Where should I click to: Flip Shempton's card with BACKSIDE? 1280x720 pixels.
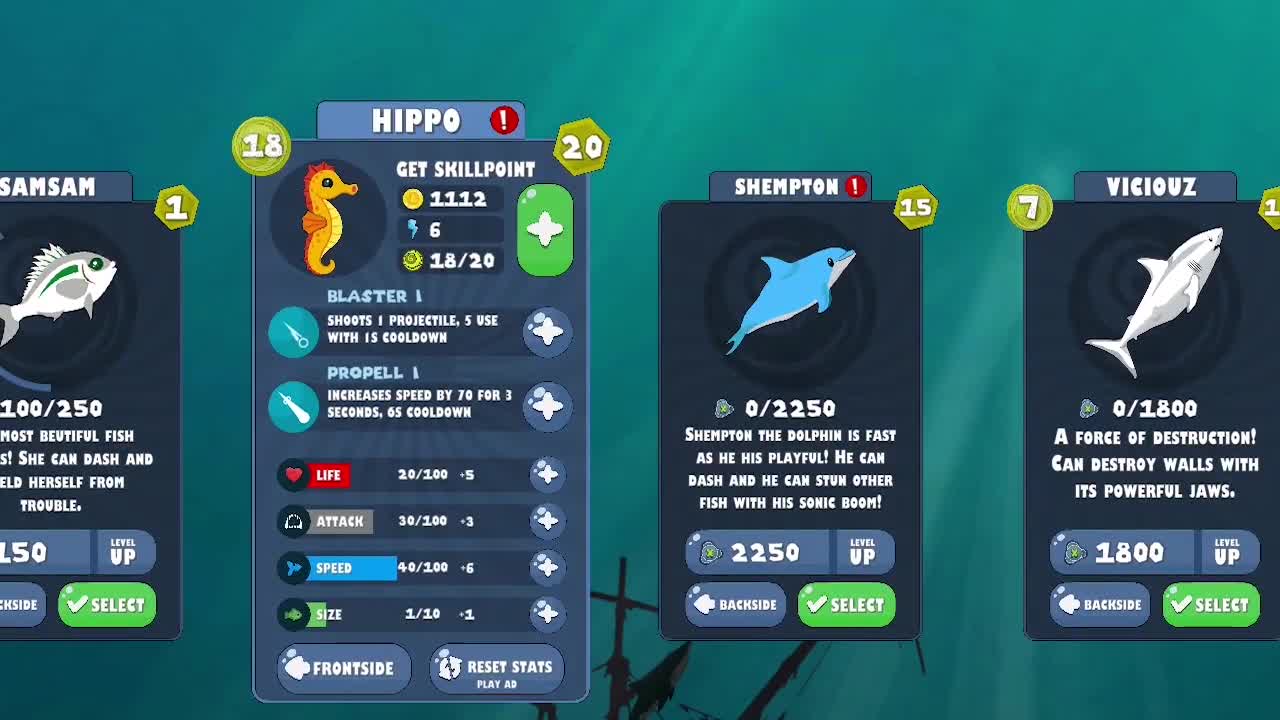click(x=735, y=604)
